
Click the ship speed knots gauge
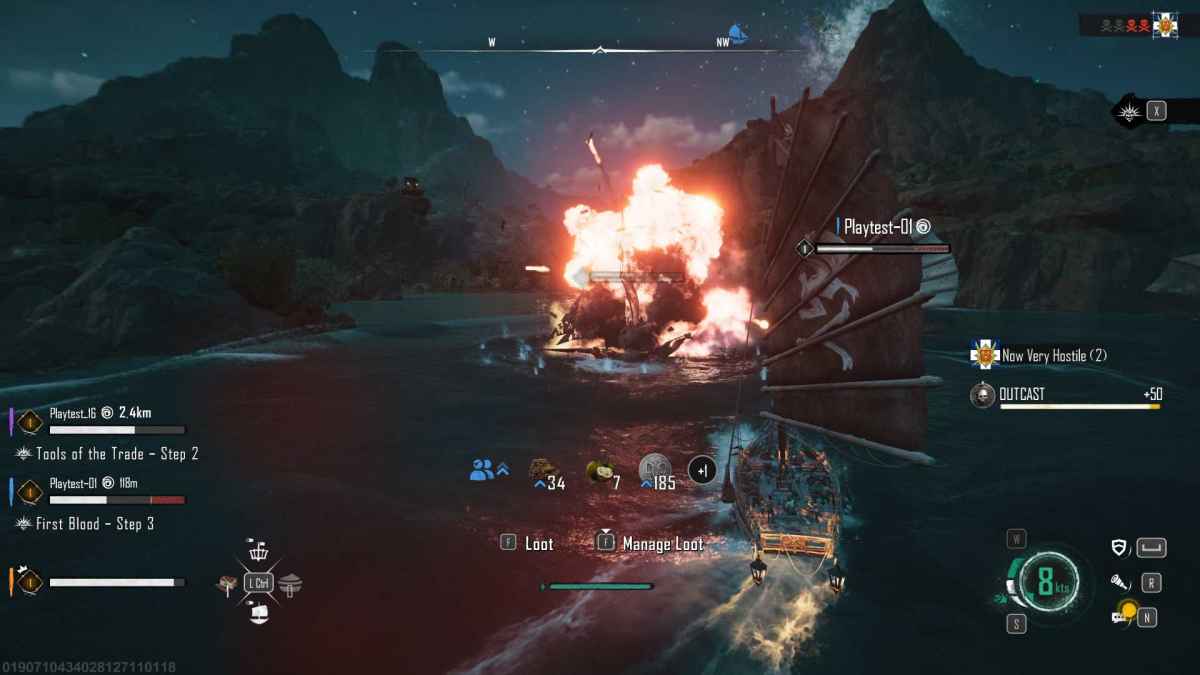point(1044,582)
